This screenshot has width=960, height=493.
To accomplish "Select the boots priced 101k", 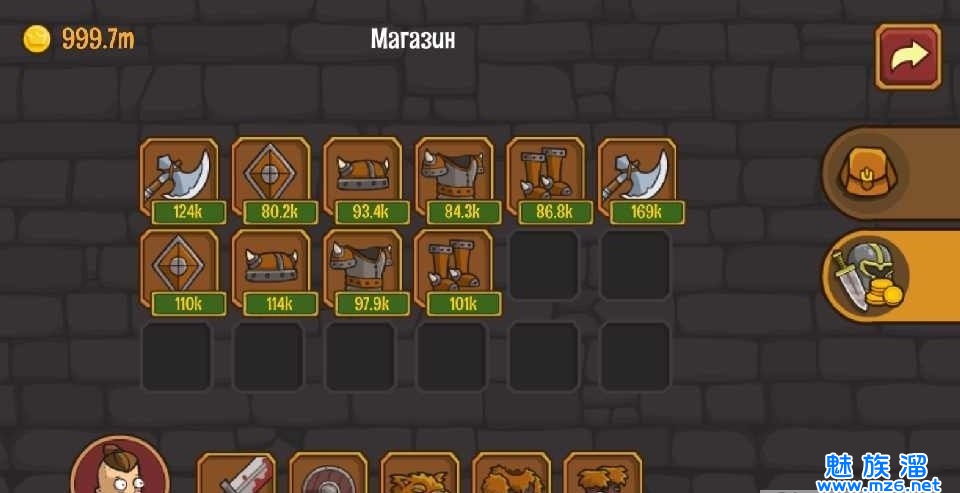I will pyautogui.click(x=454, y=270).
